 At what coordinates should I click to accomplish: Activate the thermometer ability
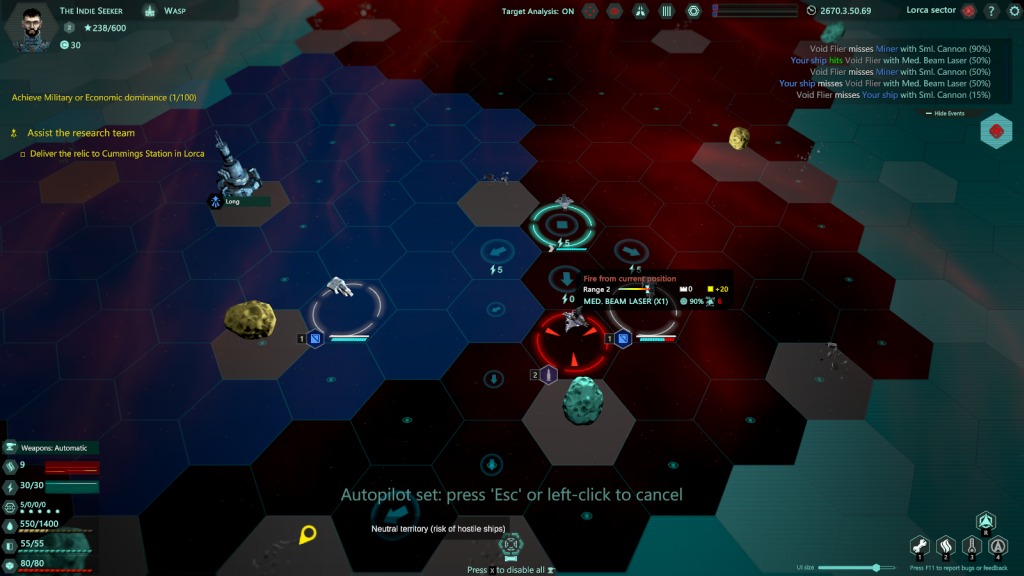click(970, 546)
